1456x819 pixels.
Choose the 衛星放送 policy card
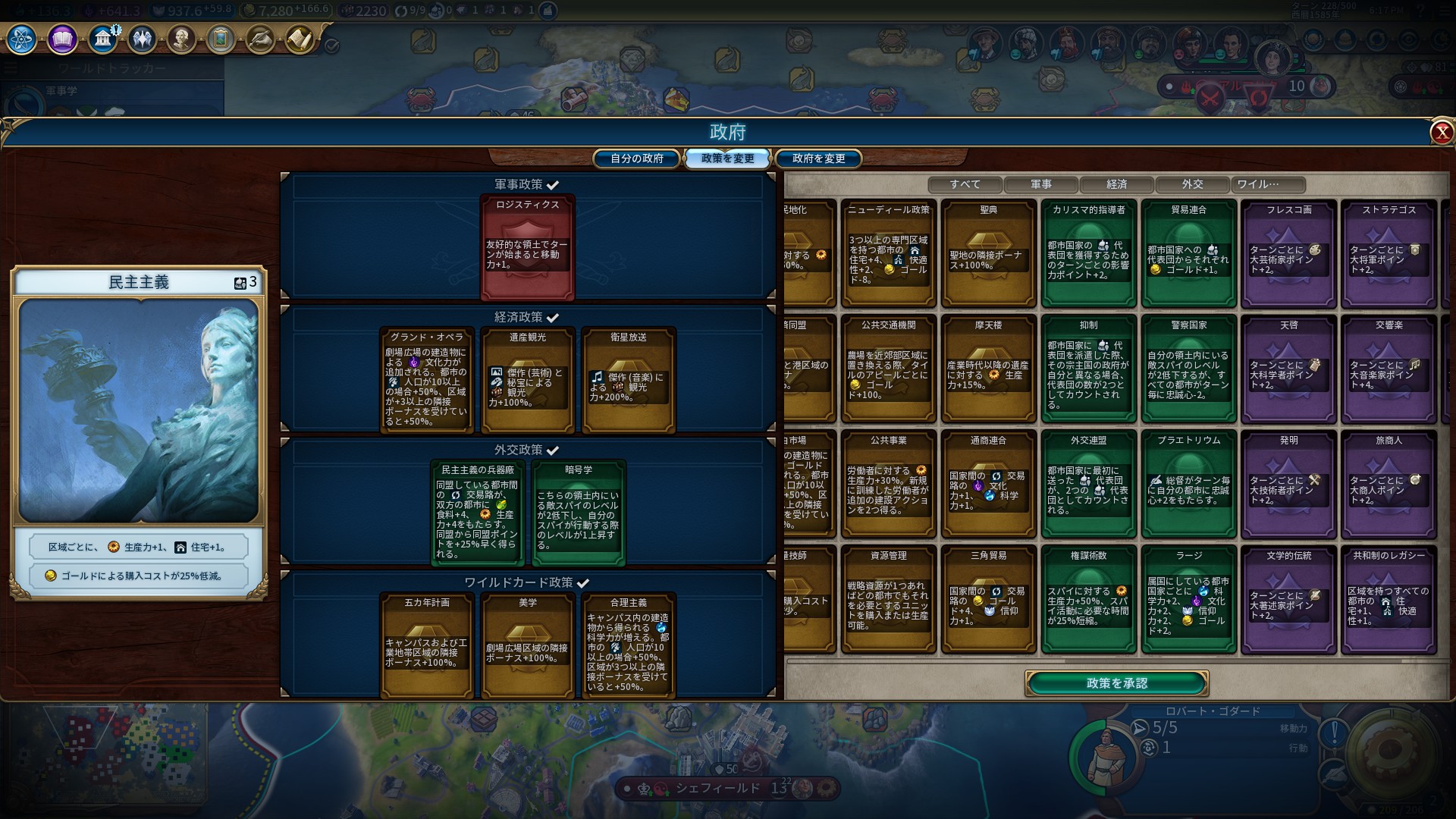pyautogui.click(x=628, y=381)
